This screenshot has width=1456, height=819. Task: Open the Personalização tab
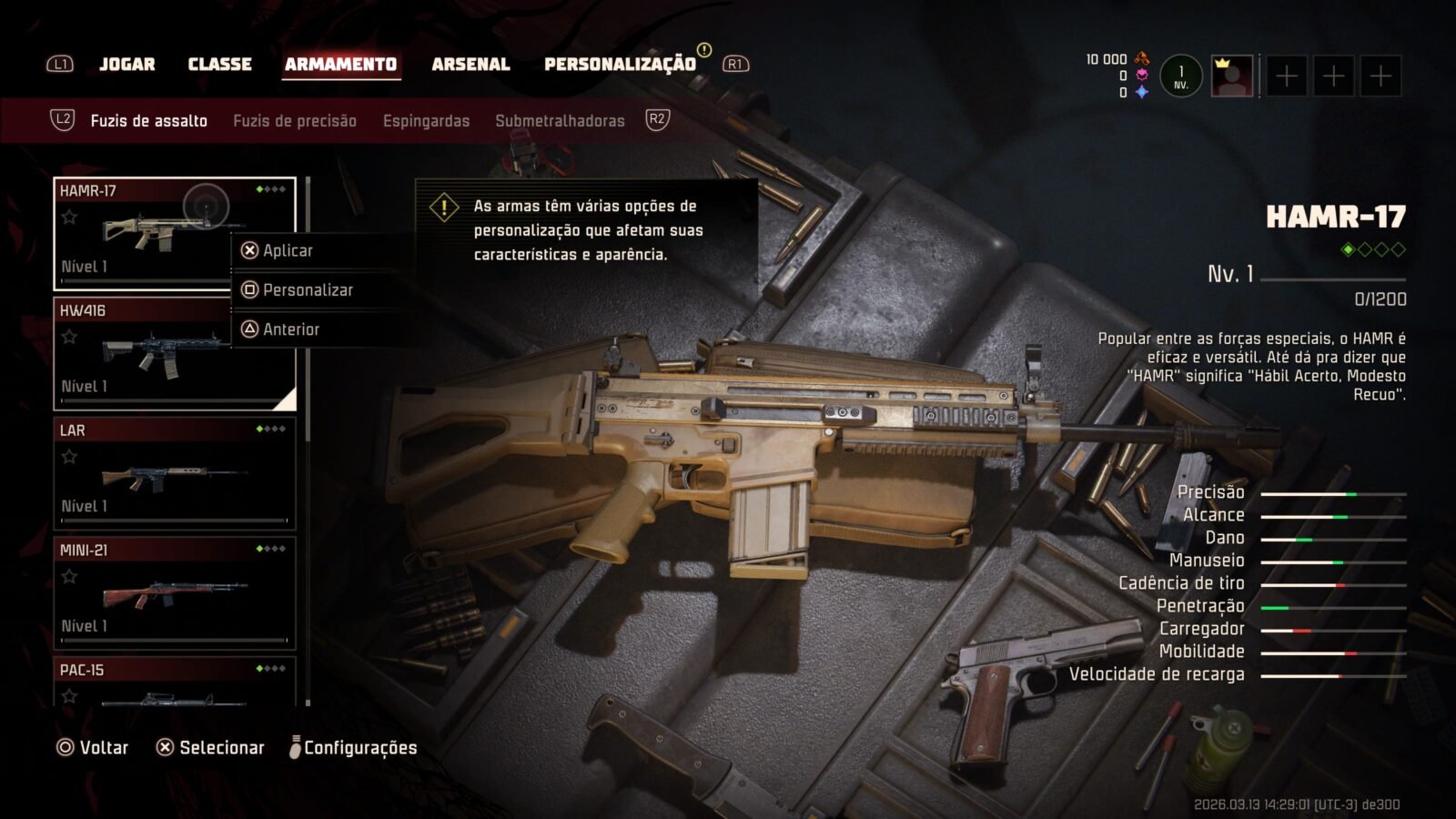tap(620, 64)
